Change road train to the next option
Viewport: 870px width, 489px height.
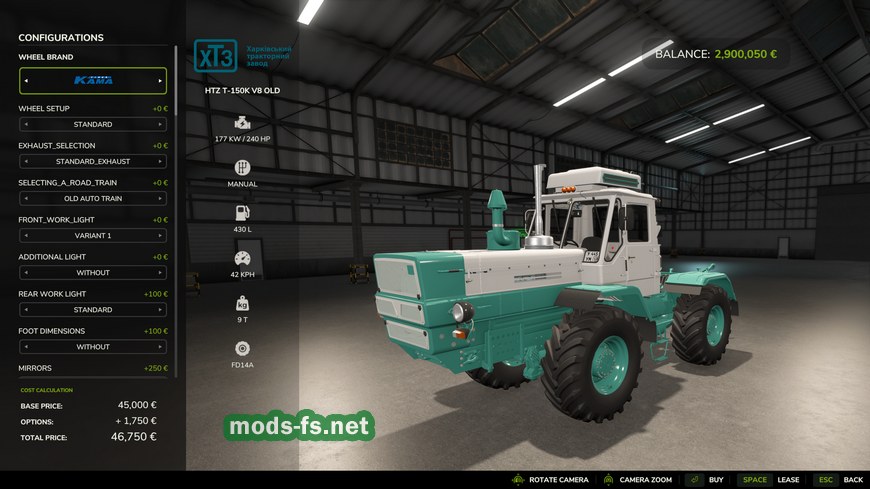[x=160, y=199]
